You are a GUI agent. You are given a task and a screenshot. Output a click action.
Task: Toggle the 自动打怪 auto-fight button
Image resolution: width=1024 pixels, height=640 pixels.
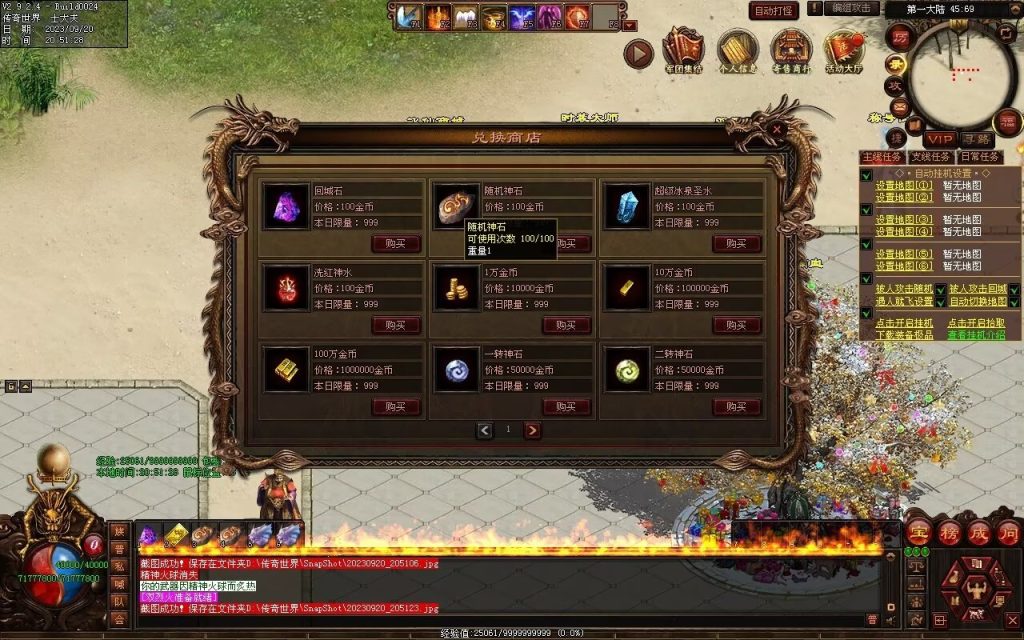tap(774, 10)
